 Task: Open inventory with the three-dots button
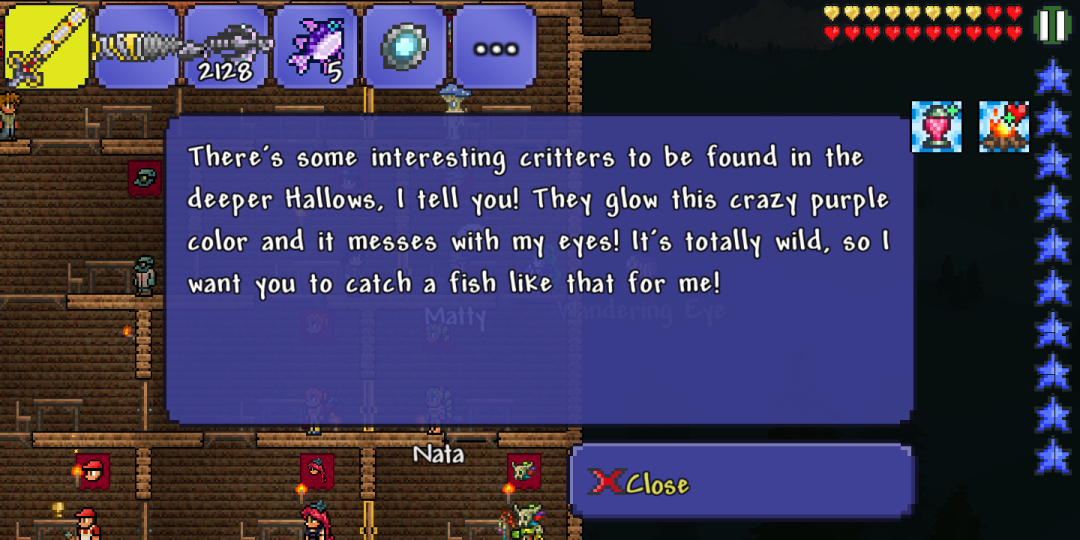[495, 46]
